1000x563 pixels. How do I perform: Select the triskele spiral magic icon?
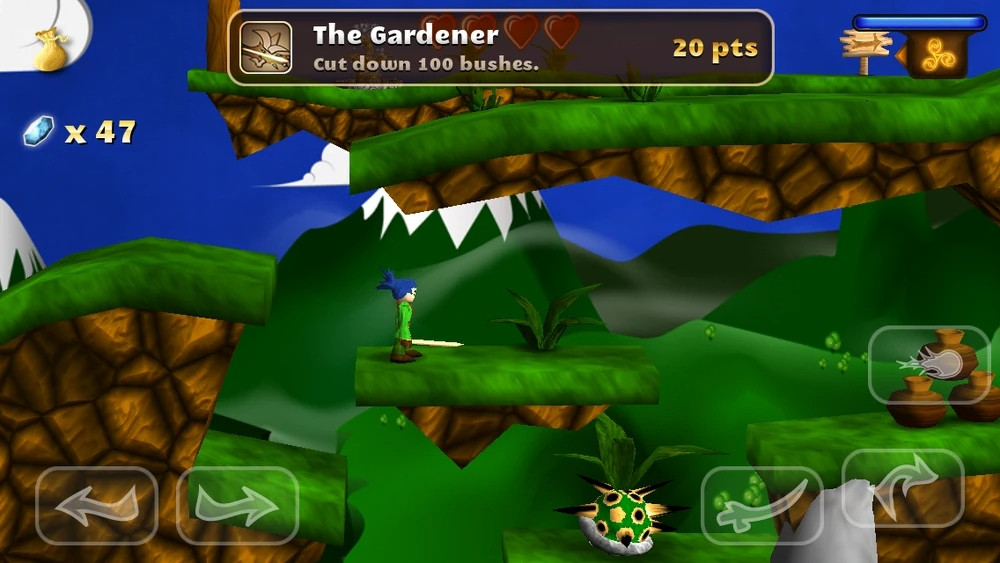(x=938, y=56)
